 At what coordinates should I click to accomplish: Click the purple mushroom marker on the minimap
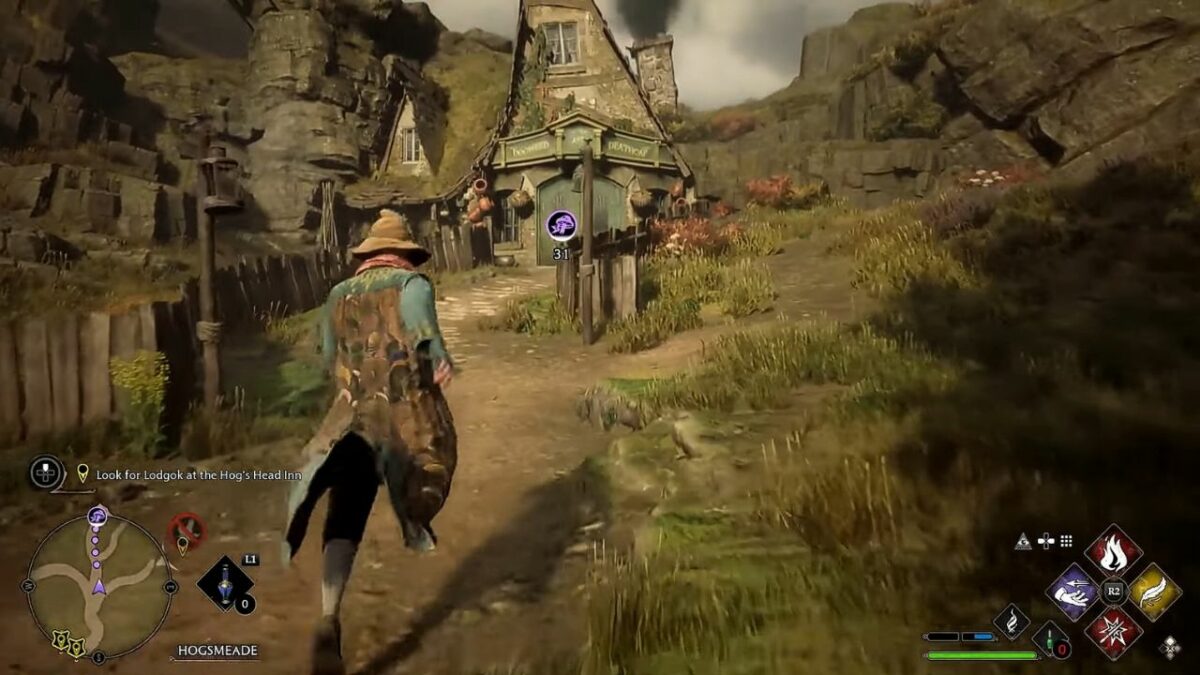[x=97, y=517]
